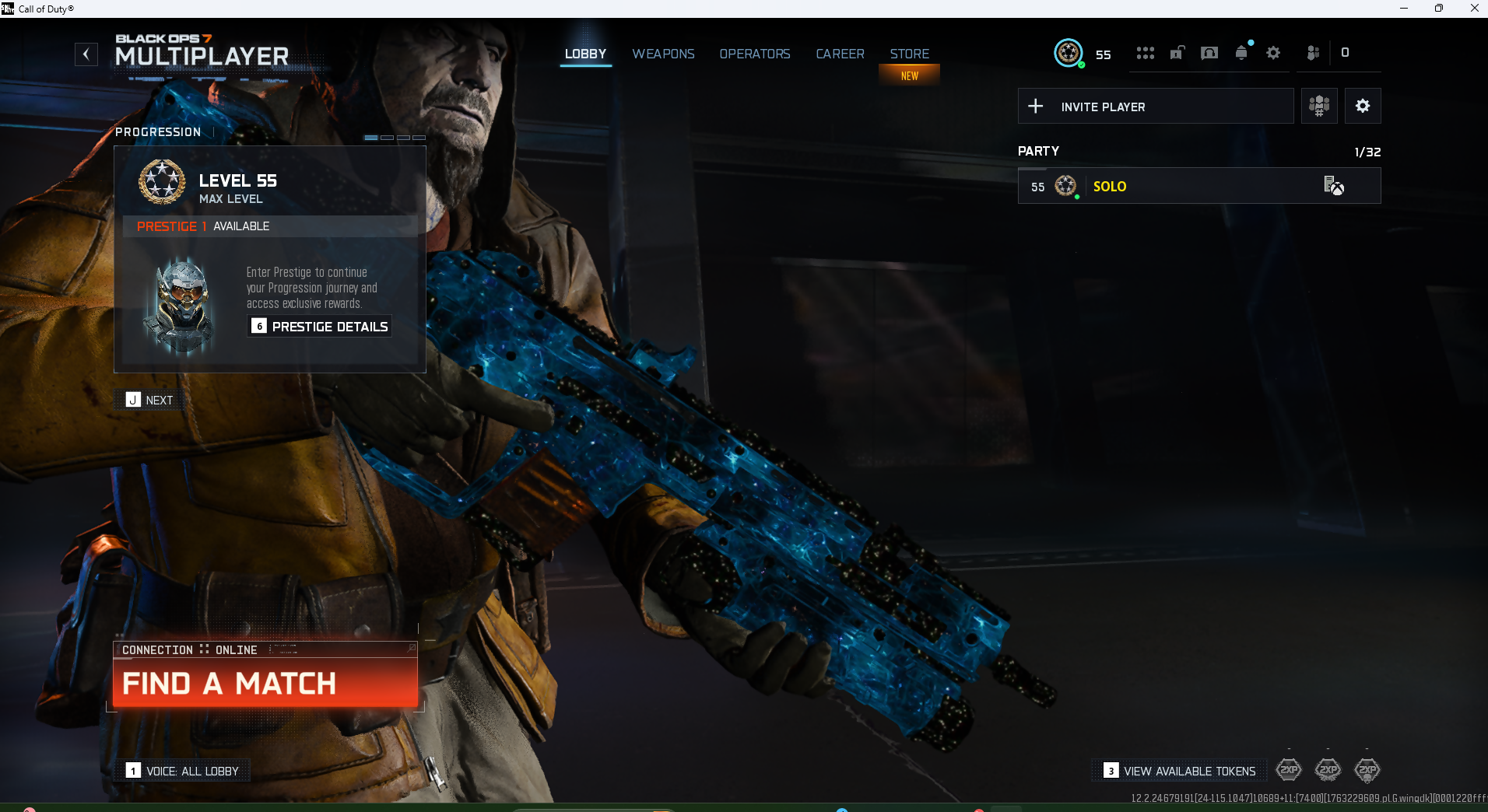Open the party code group icon
Viewport: 1488px width, 812px height.
[x=1318, y=107]
